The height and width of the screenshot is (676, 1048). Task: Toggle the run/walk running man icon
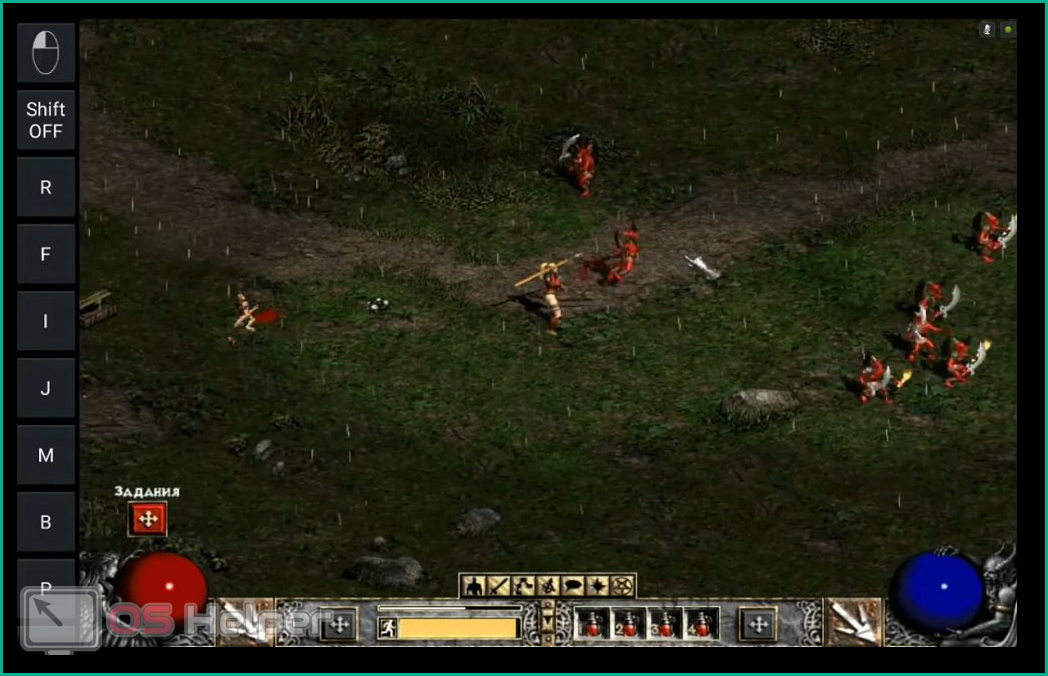[387, 628]
